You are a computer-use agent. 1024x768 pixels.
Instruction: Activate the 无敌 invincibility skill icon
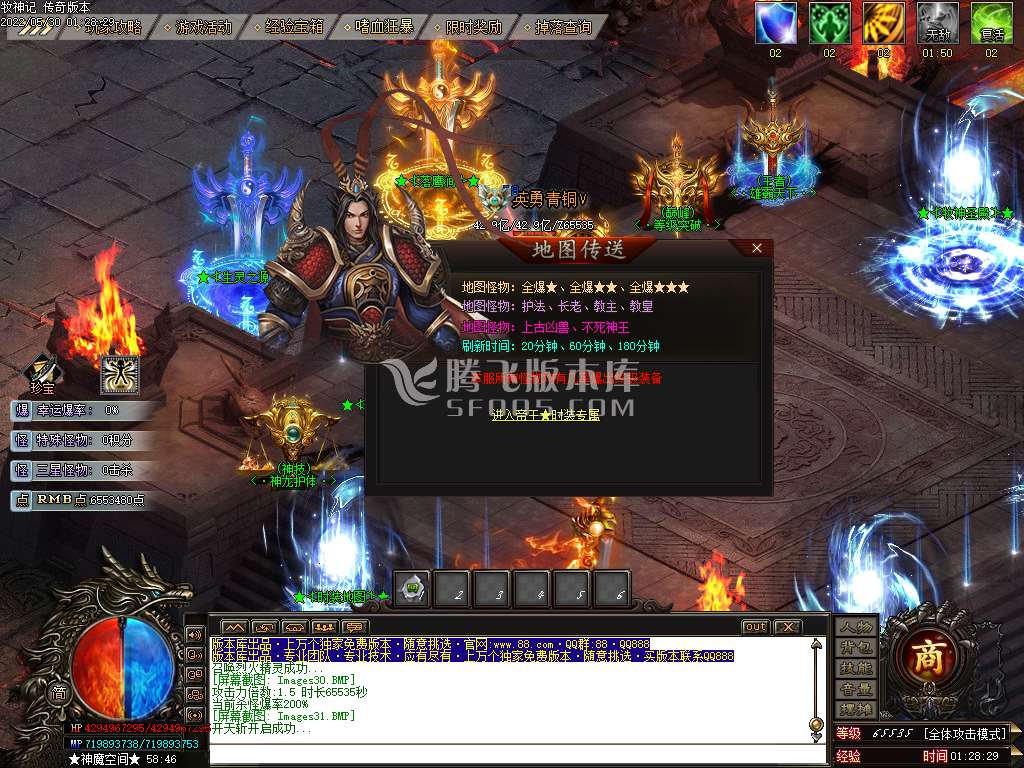[x=937, y=23]
